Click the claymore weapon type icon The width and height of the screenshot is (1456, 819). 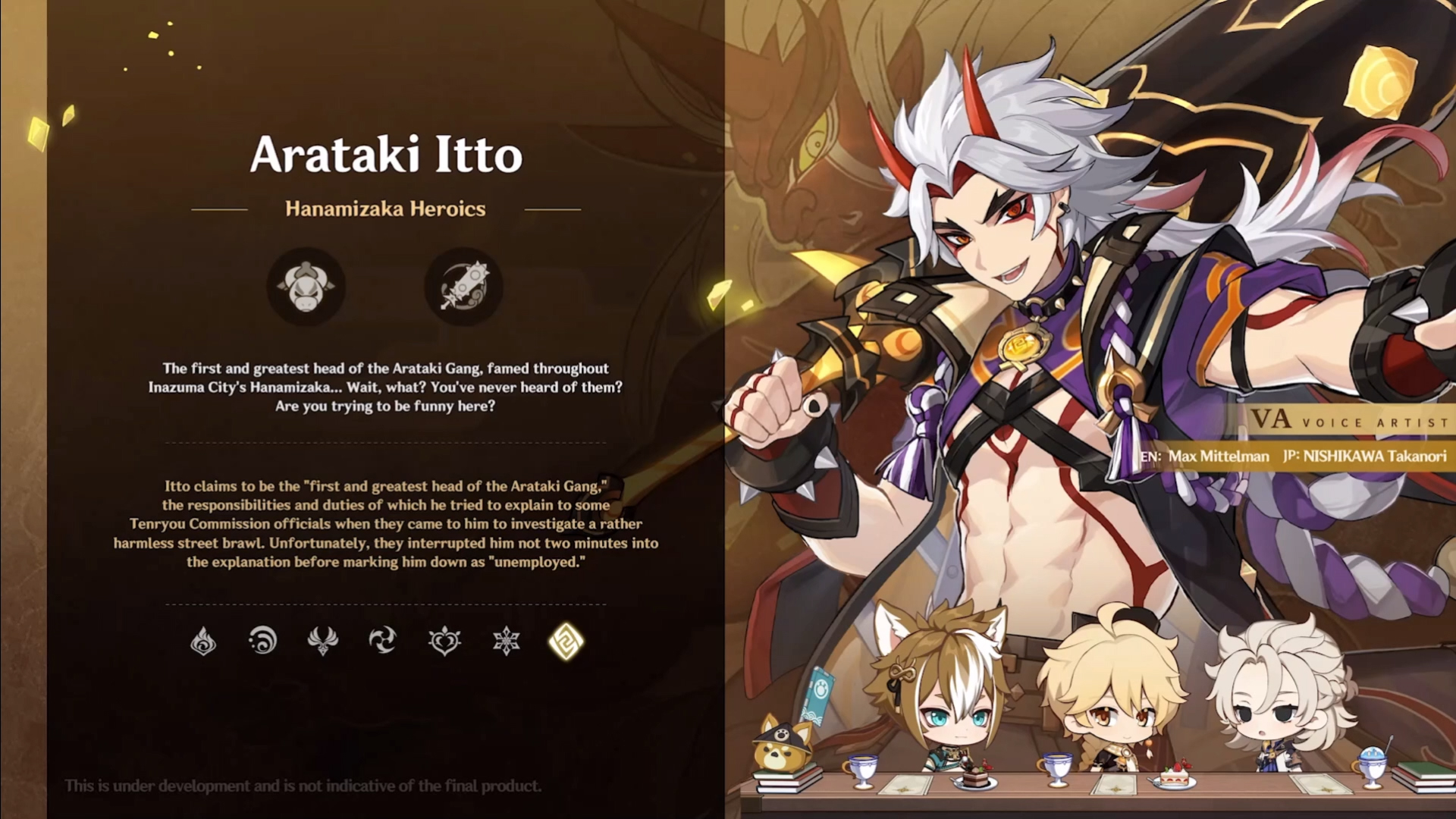click(464, 287)
